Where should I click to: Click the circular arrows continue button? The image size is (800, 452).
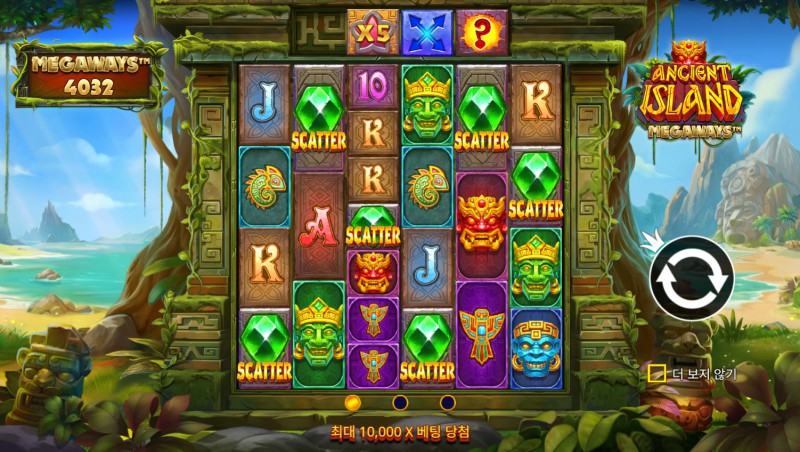pos(691,278)
